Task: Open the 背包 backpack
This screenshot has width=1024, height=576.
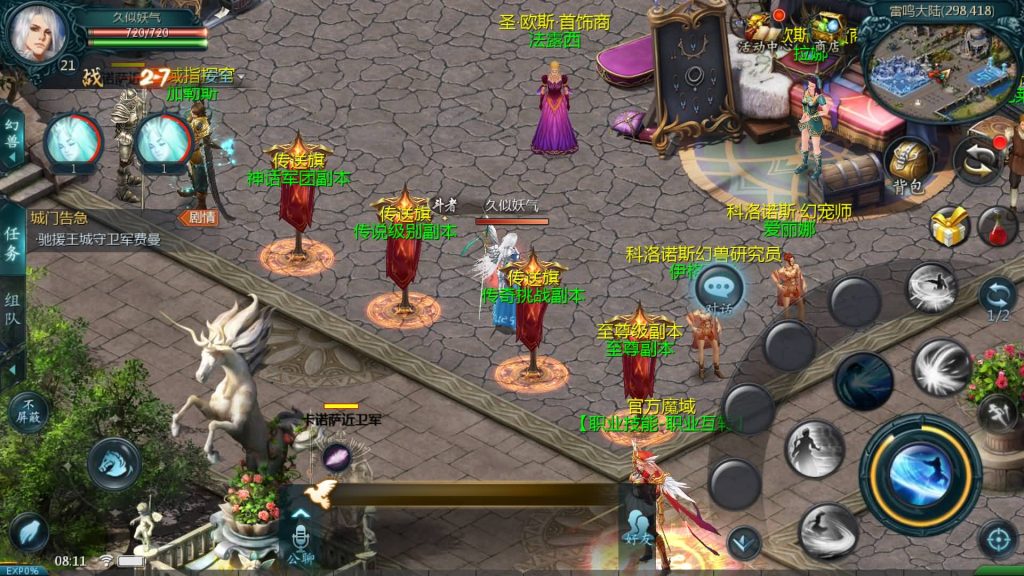Action: tap(908, 163)
